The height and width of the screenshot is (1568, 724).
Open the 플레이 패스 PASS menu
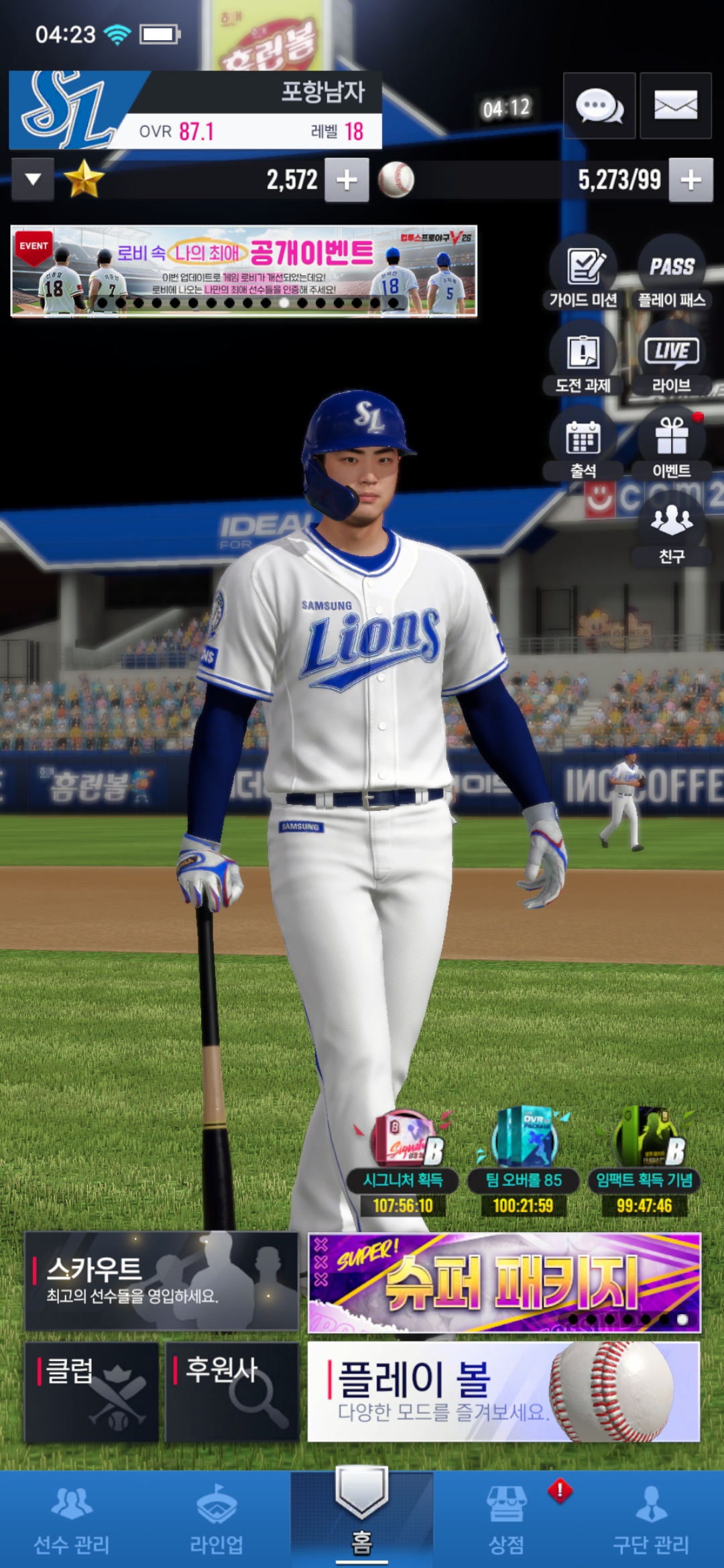coord(672,273)
